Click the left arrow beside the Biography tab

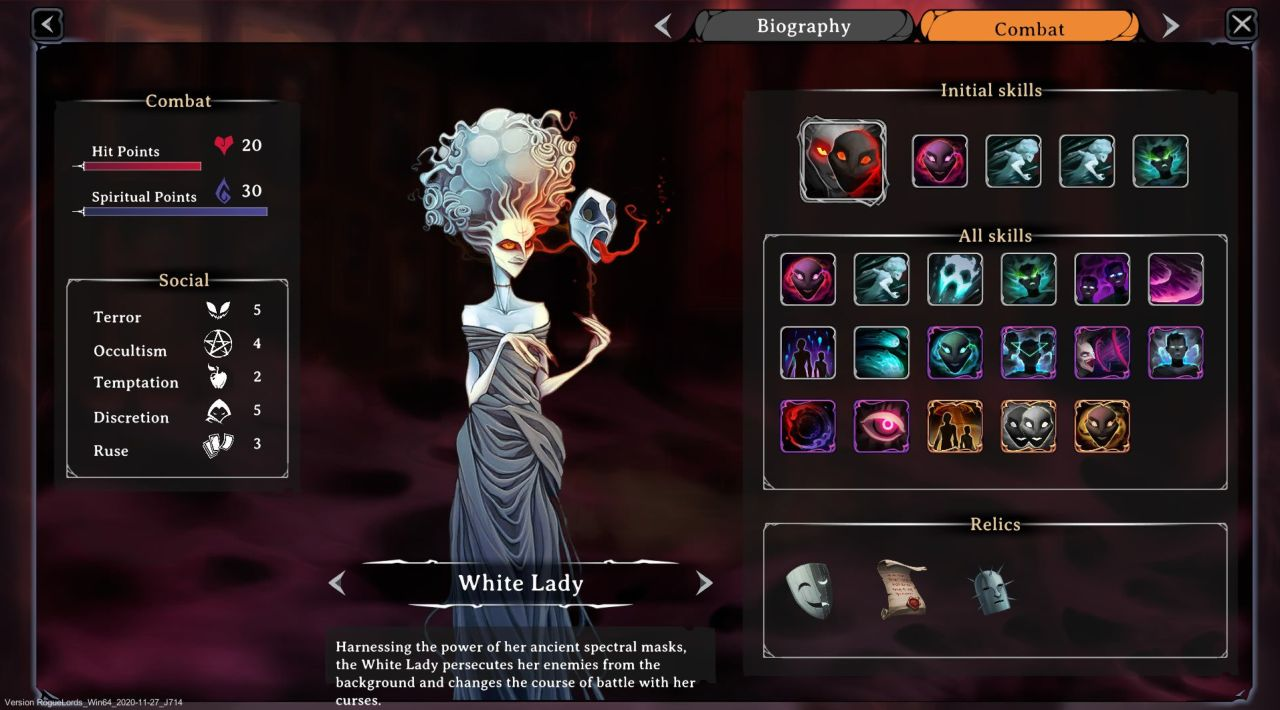click(663, 26)
